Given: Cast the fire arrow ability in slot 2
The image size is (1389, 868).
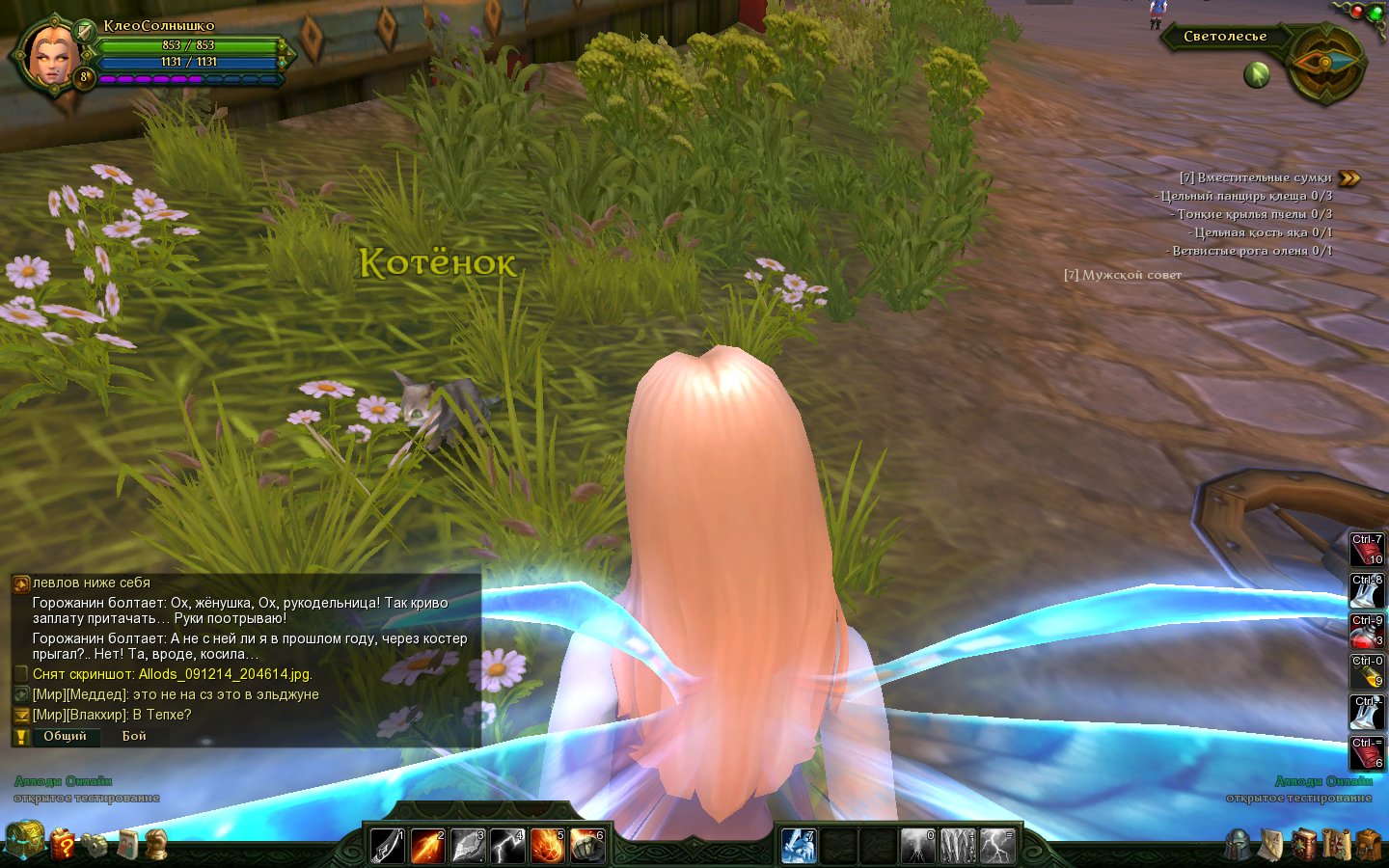Looking at the screenshot, I should click(x=427, y=846).
